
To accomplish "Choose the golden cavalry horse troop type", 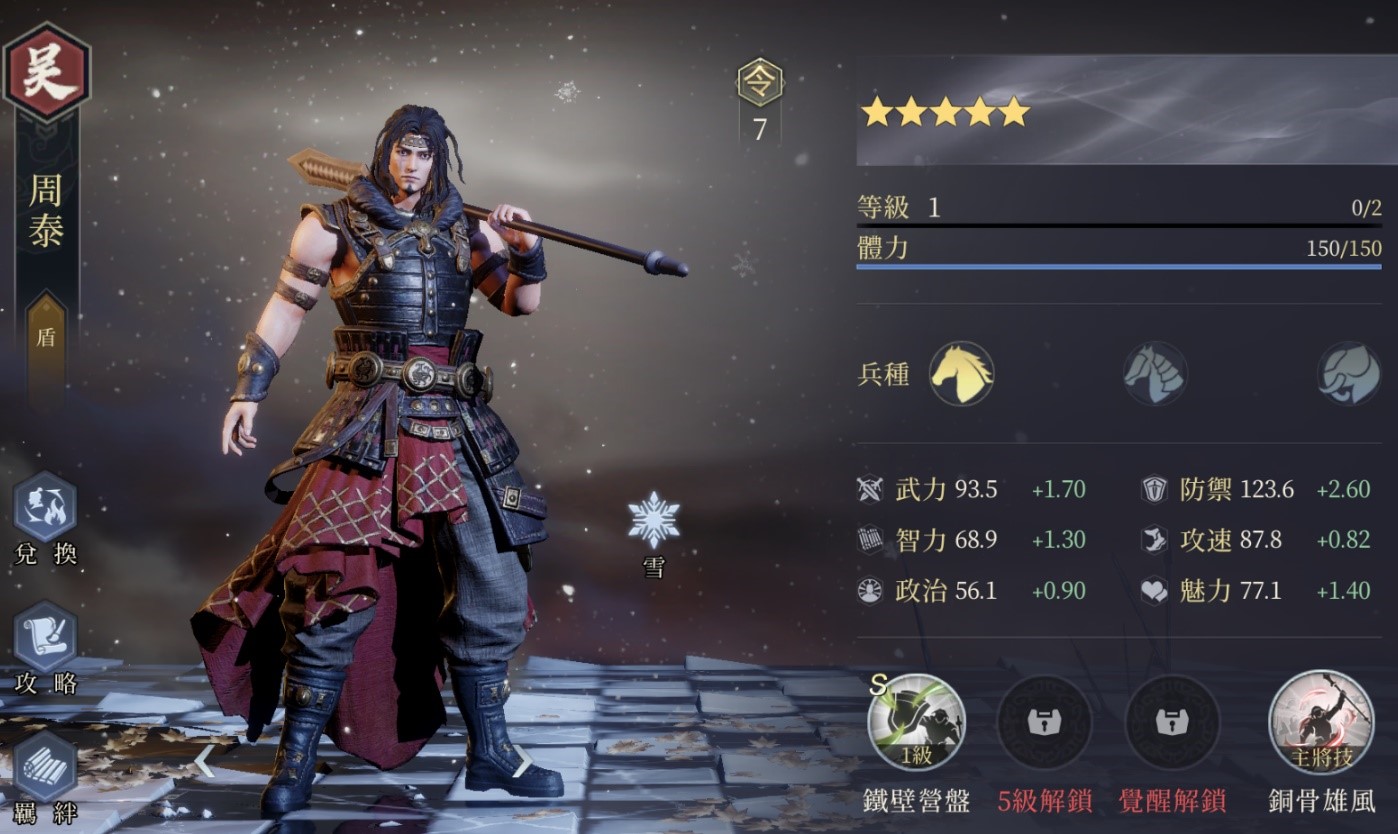I will [961, 374].
